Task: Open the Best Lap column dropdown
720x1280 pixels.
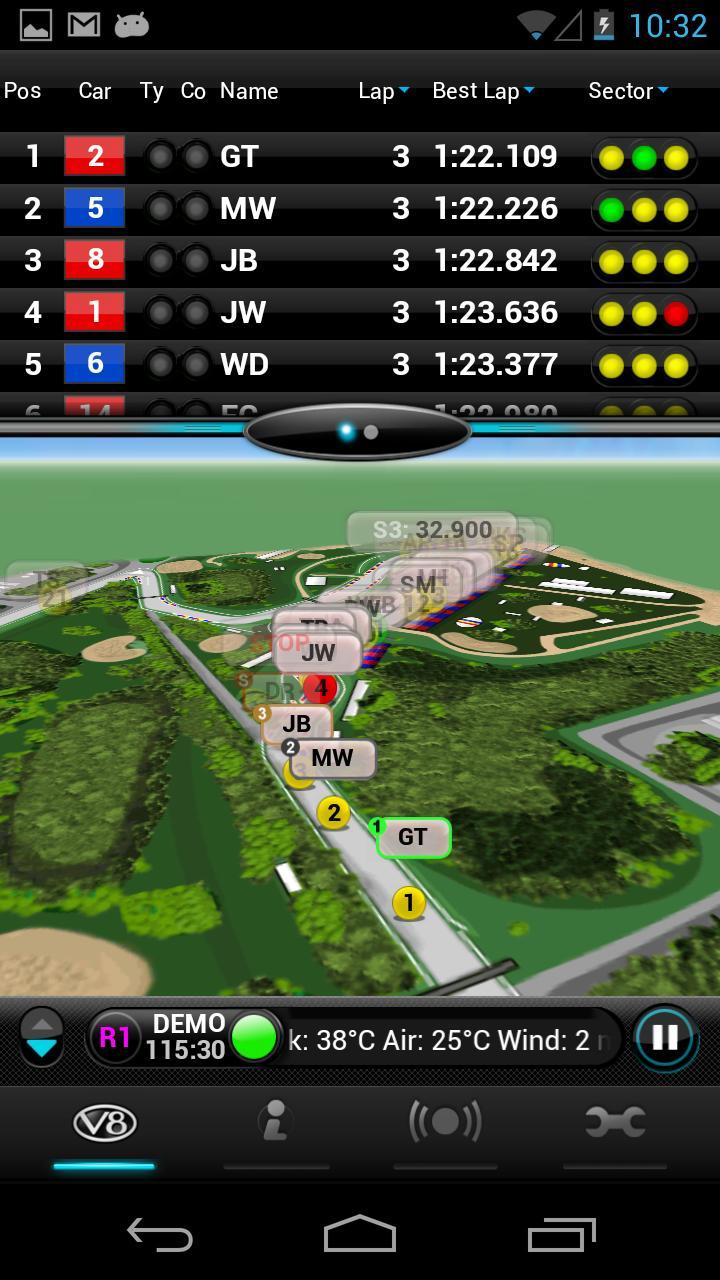Action: coord(483,91)
